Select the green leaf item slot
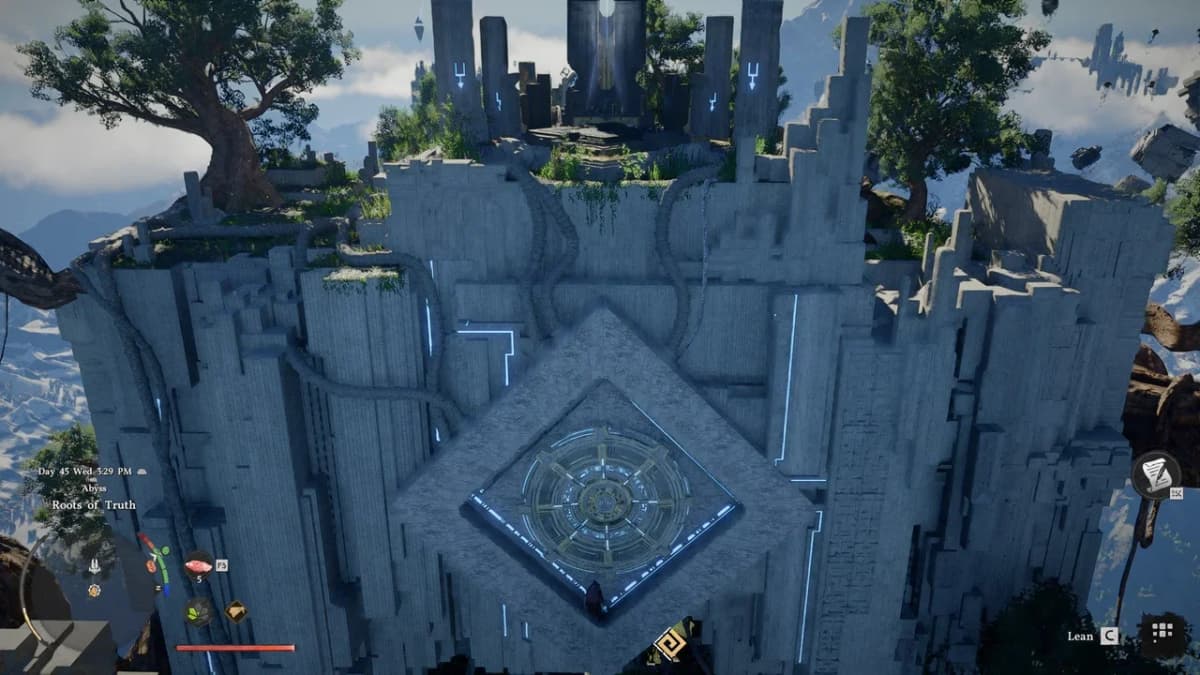The width and height of the screenshot is (1200, 675). [x=198, y=610]
